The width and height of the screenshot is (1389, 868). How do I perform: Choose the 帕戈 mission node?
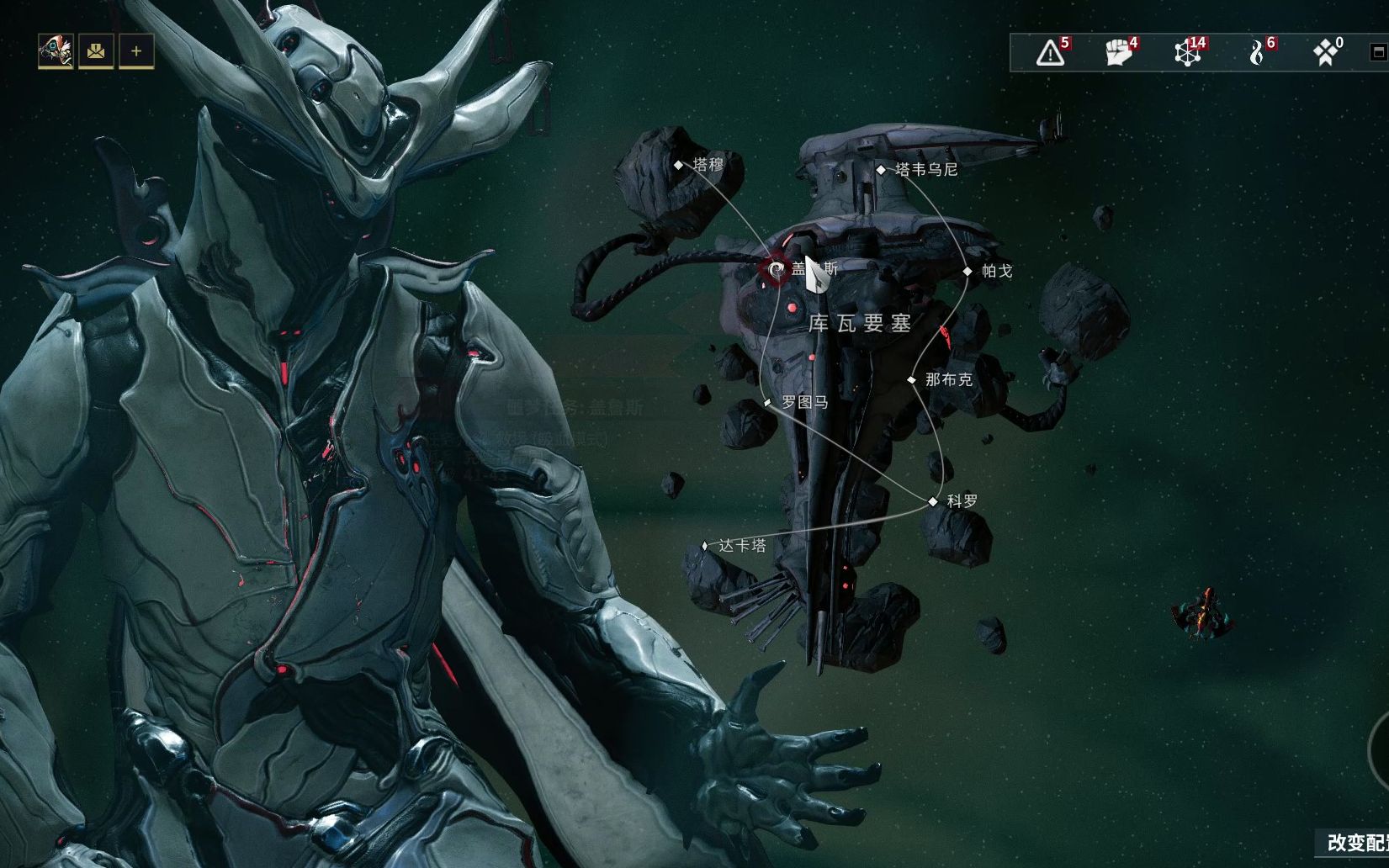pos(968,271)
